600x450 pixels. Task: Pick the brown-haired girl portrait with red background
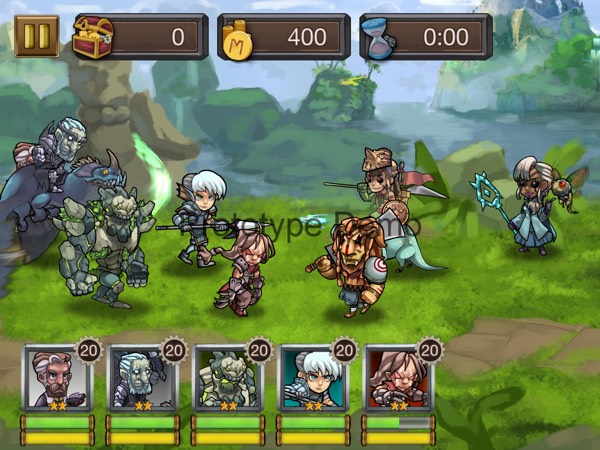(x=398, y=379)
